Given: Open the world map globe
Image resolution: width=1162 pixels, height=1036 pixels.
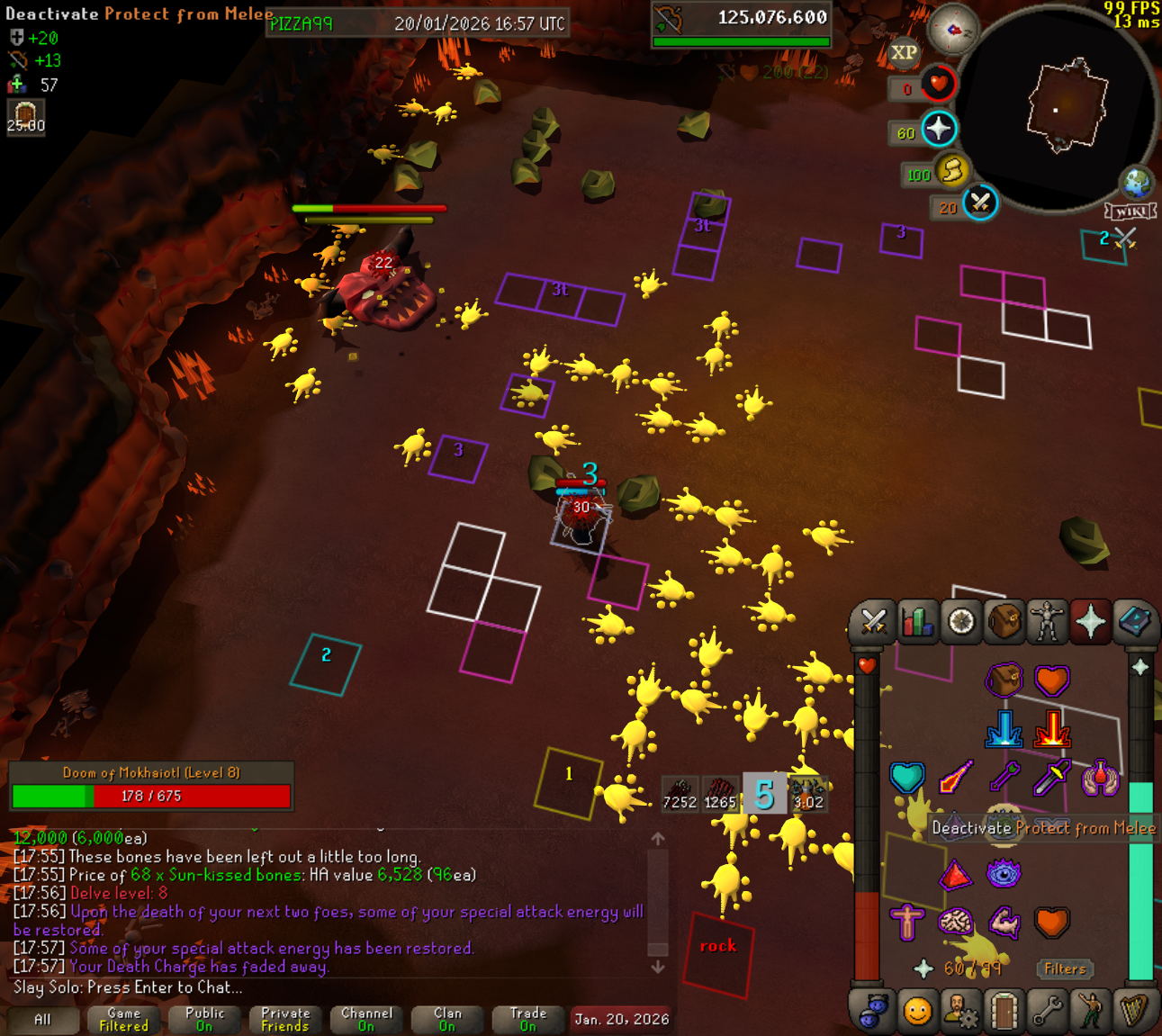Looking at the screenshot, I should click(1136, 183).
